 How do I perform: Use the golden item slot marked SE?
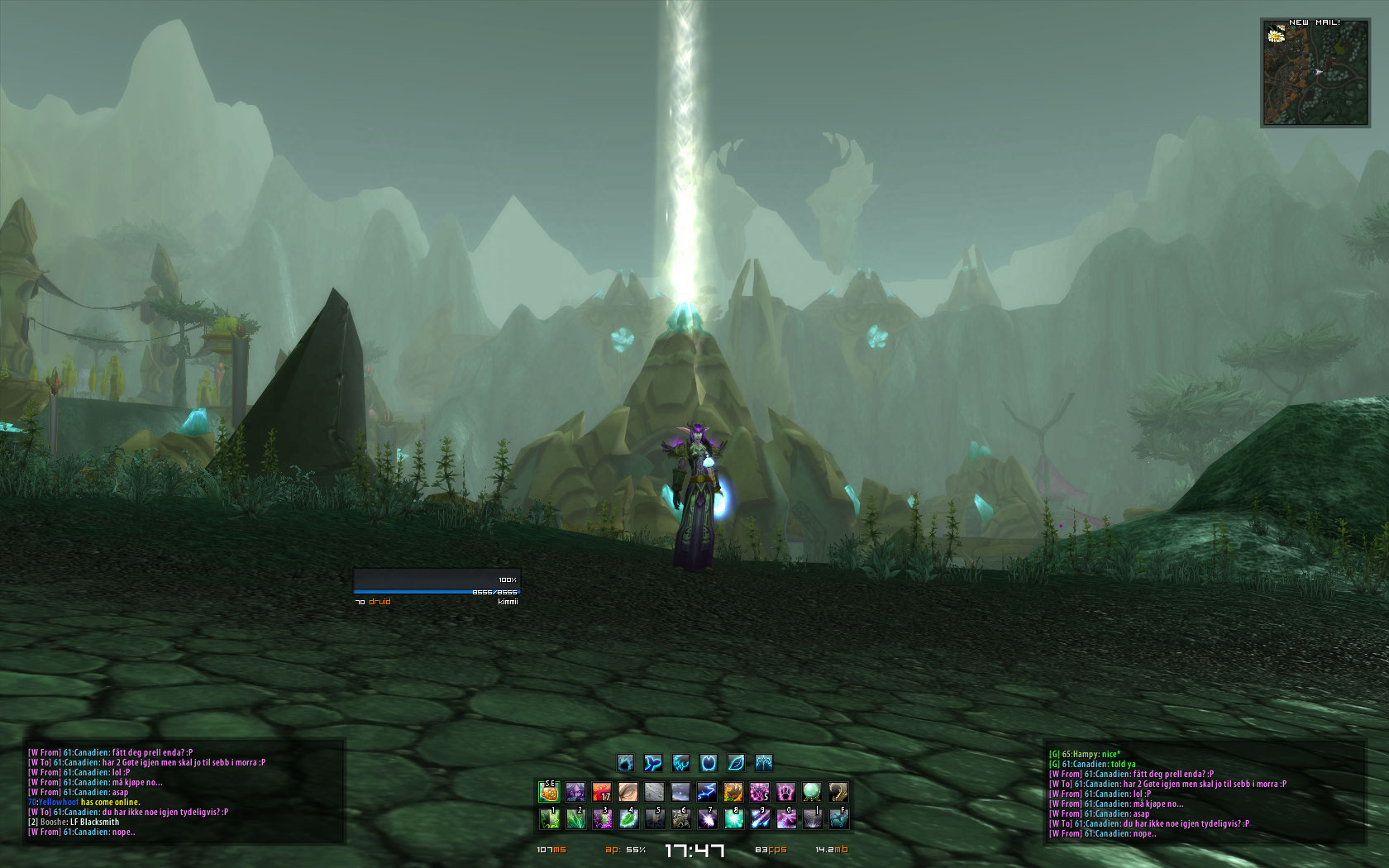(x=549, y=793)
